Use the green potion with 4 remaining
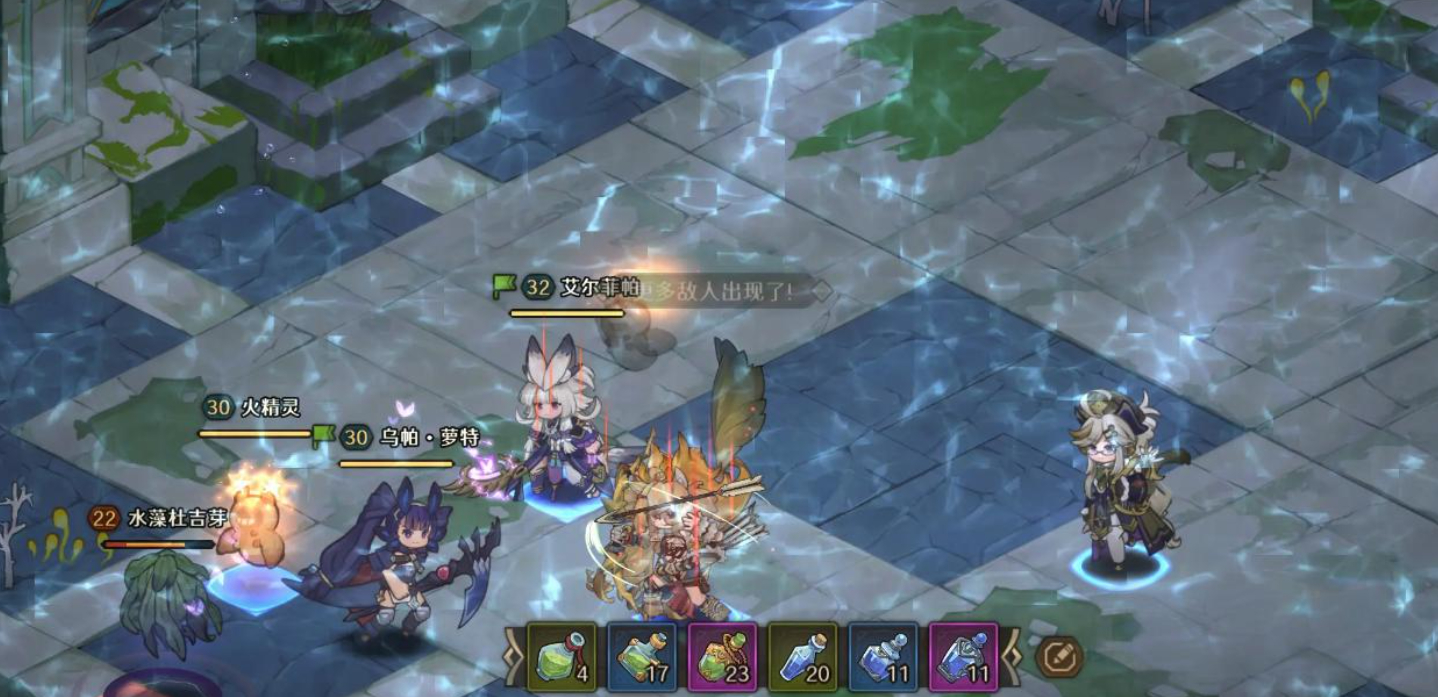1438x697 pixels. [x=562, y=657]
